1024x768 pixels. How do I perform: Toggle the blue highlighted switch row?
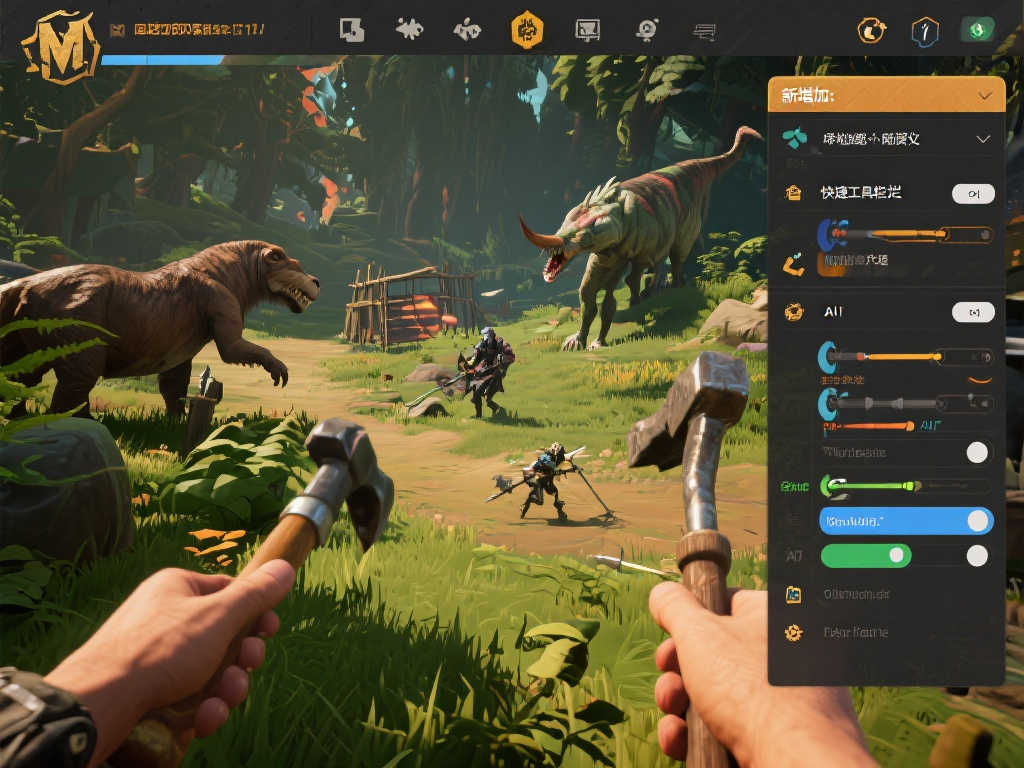[906, 520]
